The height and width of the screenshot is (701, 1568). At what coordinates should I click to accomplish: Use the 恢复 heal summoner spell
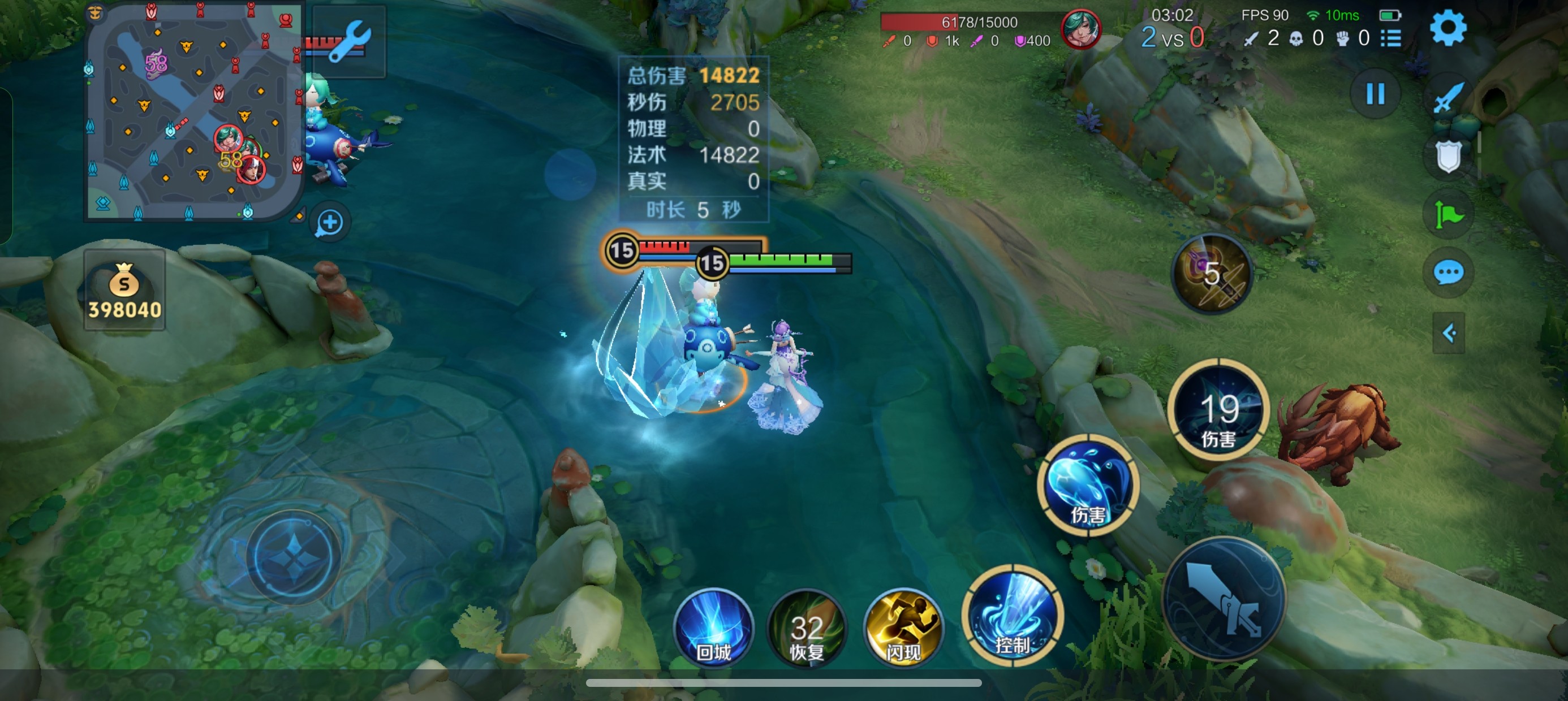[807, 627]
